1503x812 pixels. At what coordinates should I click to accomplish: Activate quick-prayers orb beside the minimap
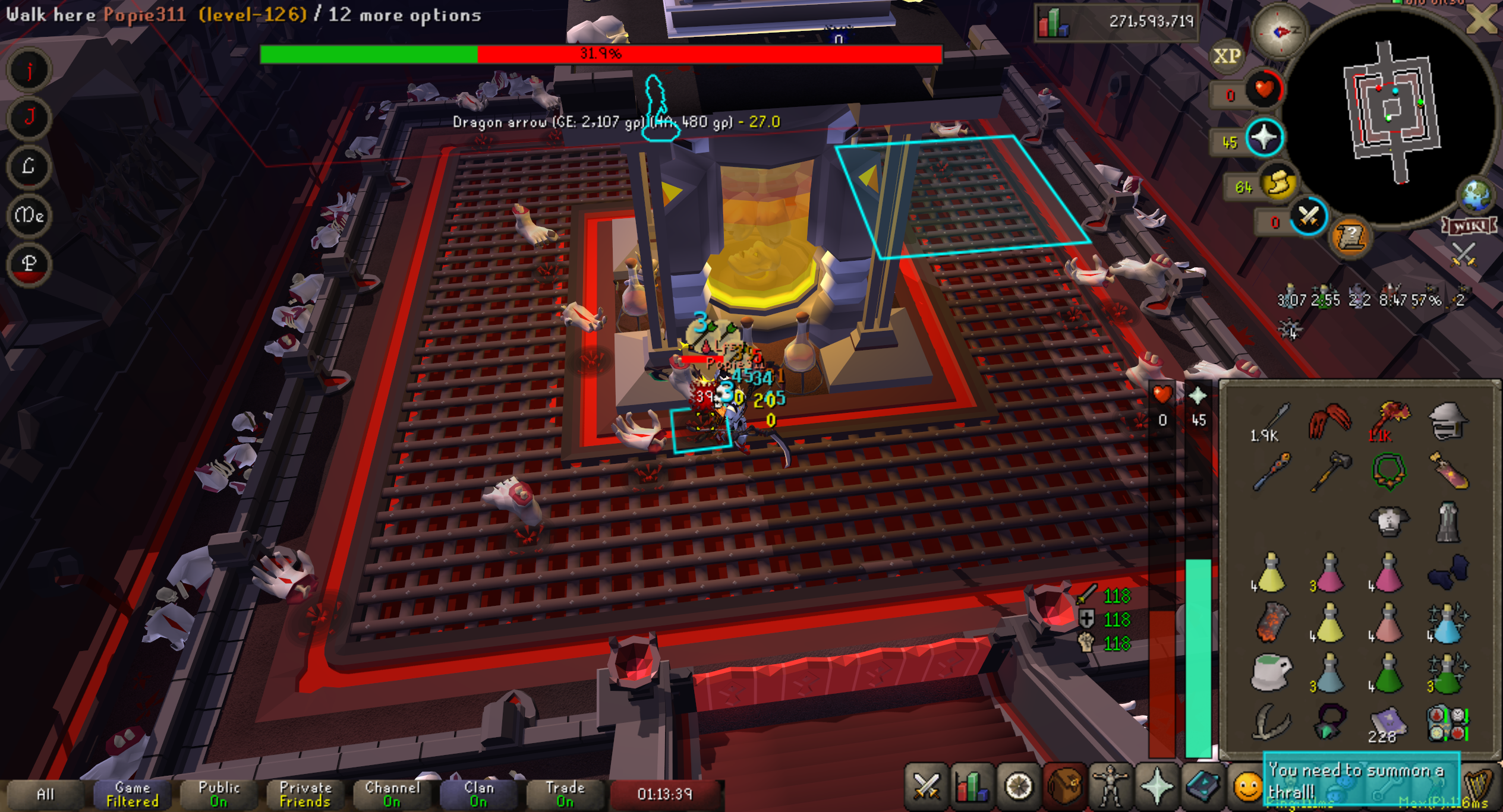[x=1263, y=138]
